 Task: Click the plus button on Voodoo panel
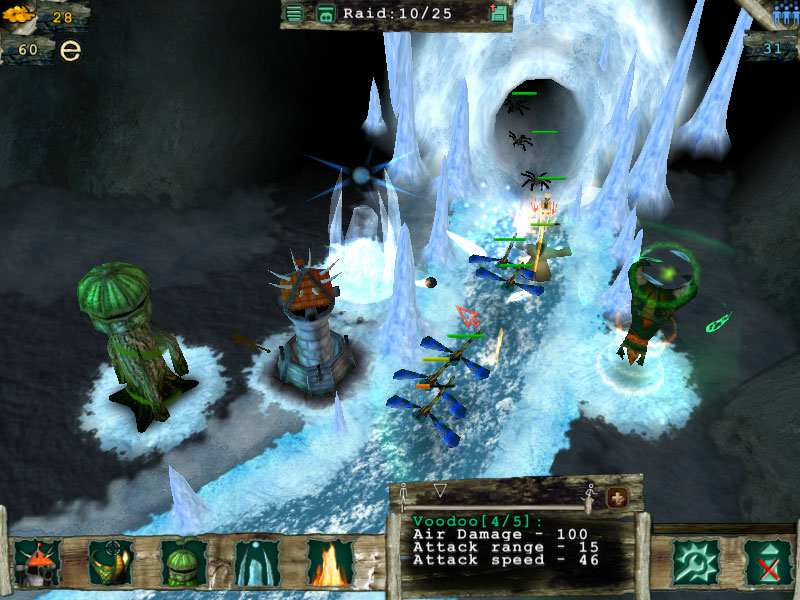[x=617, y=497]
